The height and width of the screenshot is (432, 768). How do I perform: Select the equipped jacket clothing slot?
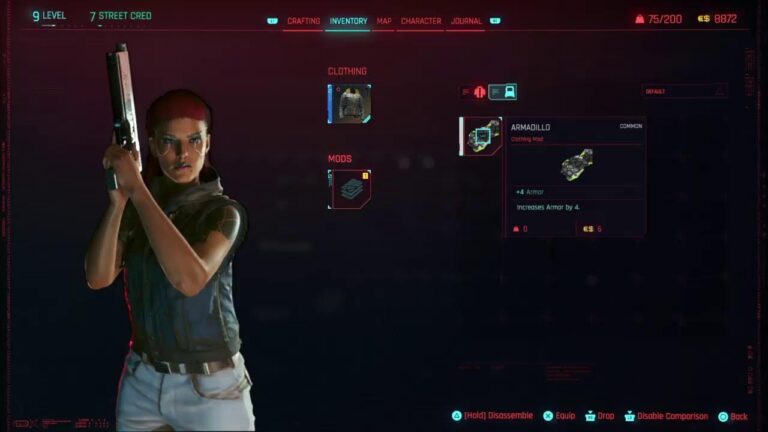click(349, 103)
